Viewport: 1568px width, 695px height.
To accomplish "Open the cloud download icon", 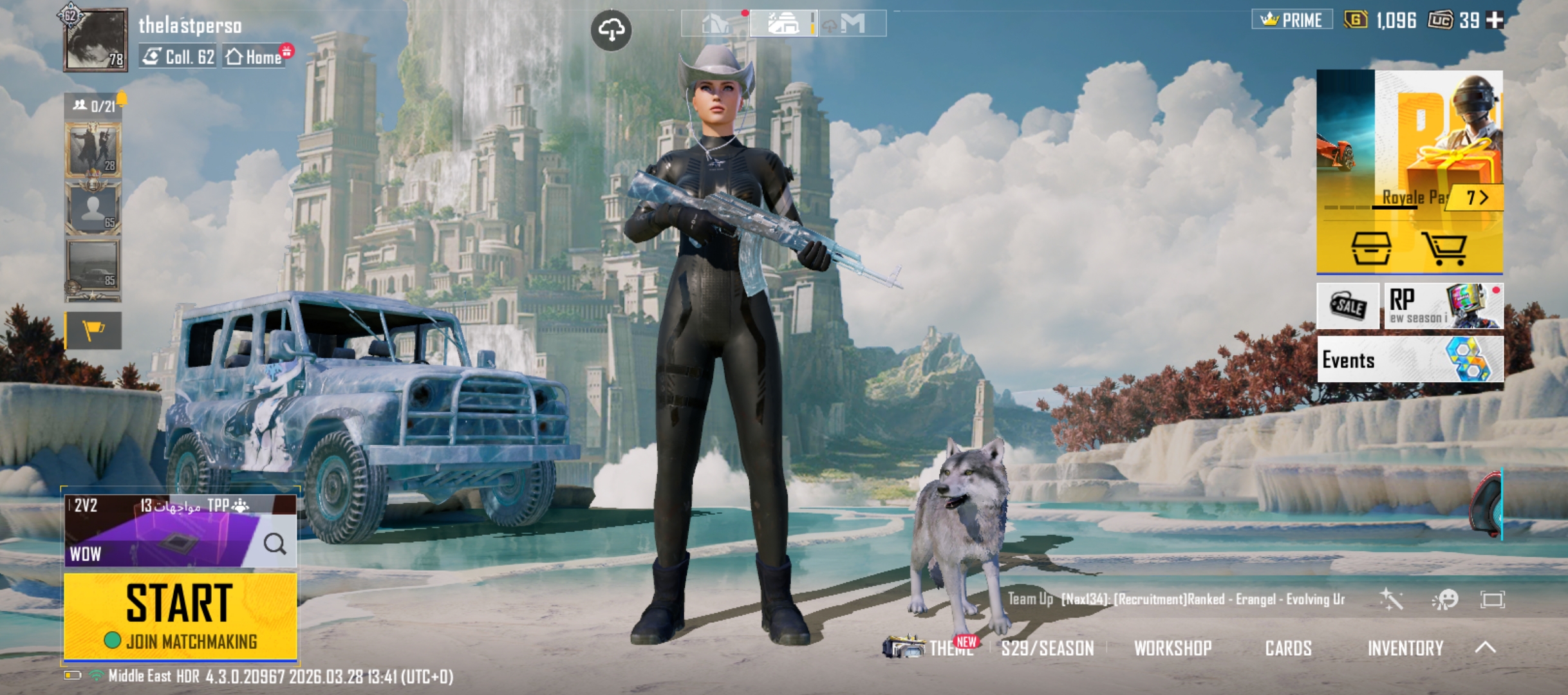I will (611, 30).
